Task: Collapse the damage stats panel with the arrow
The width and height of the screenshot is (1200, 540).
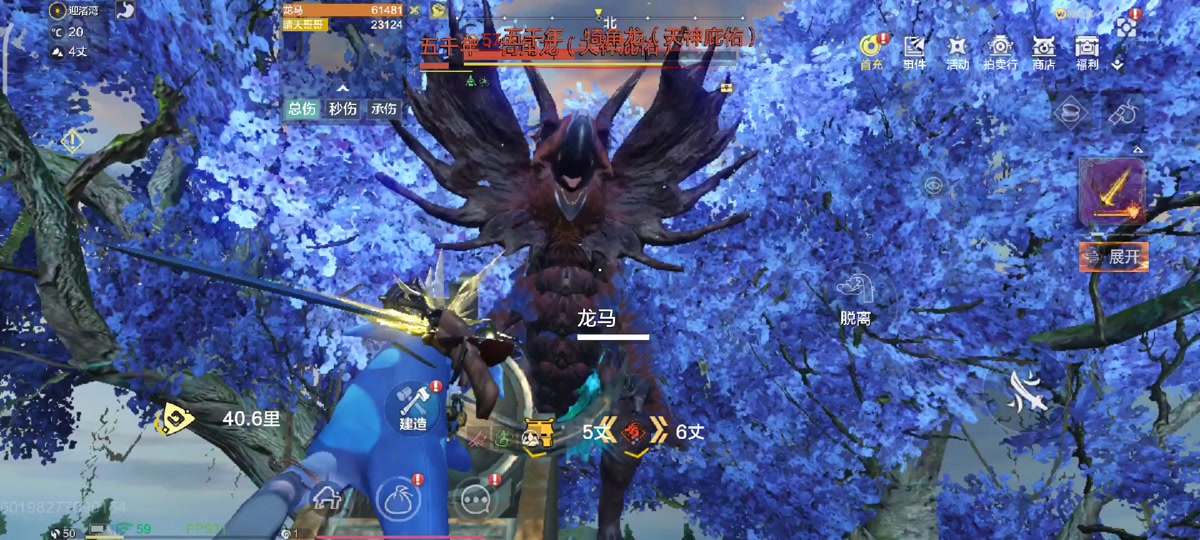Action: point(342,87)
